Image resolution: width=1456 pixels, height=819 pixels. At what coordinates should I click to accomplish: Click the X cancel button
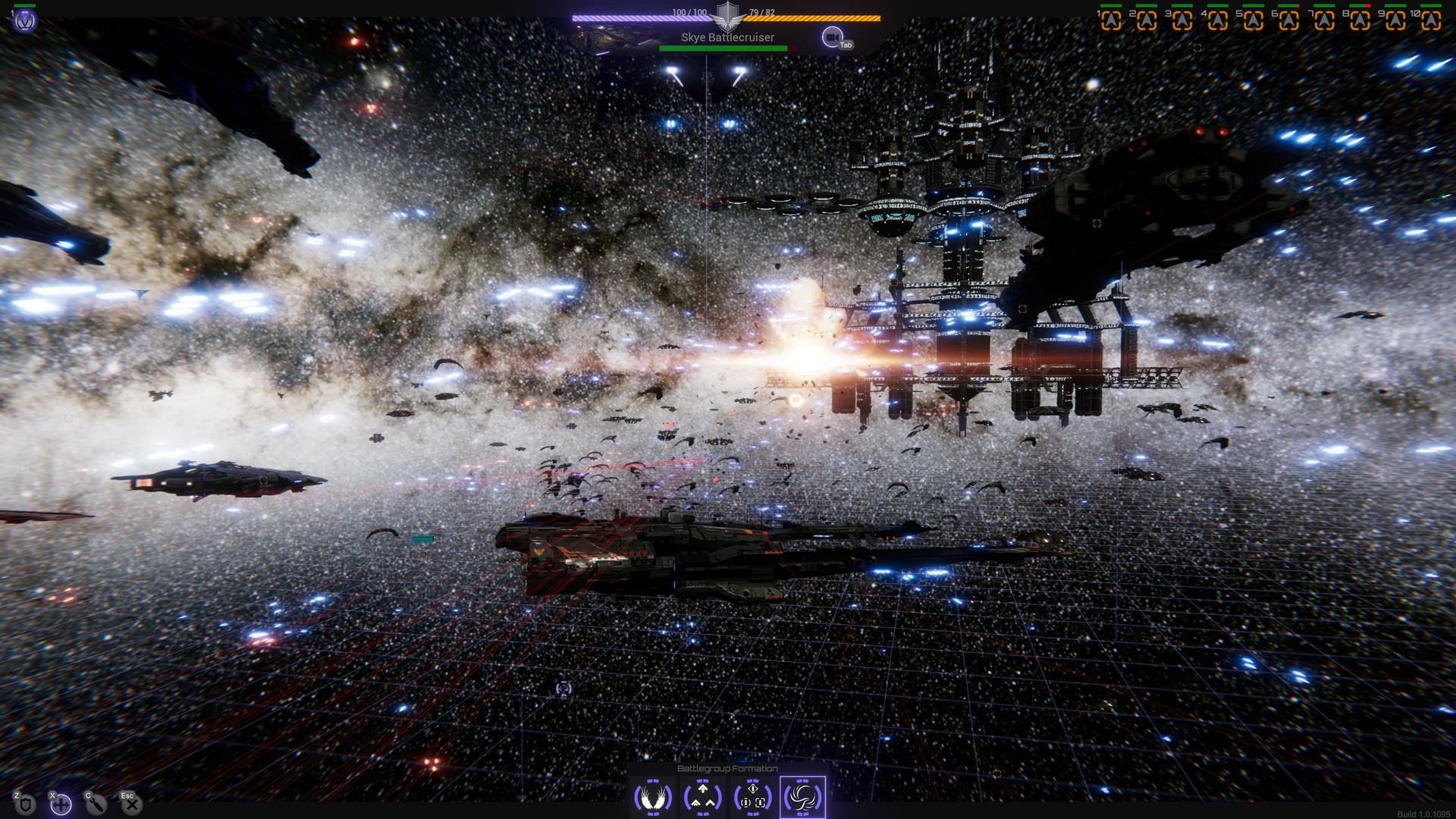click(132, 804)
